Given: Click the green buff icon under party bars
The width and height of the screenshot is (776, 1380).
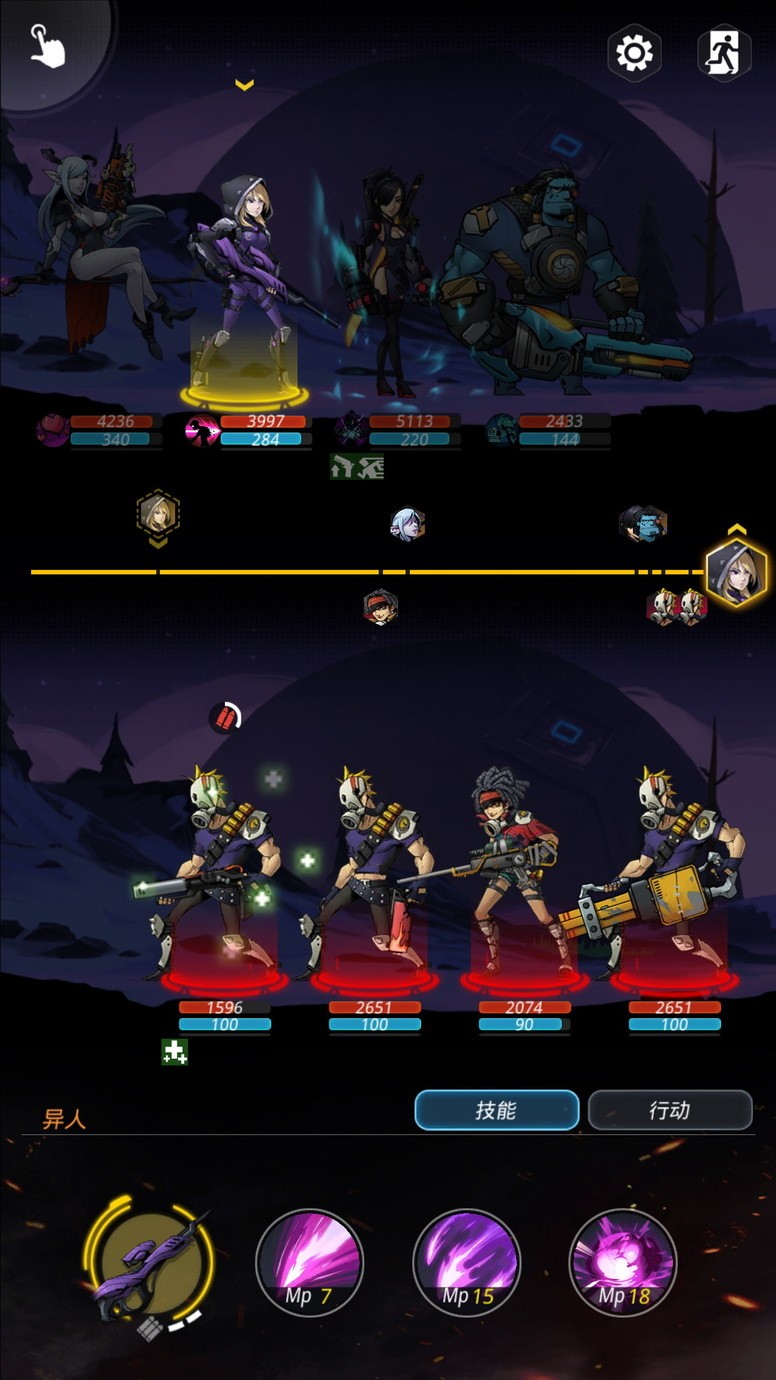Looking at the screenshot, I should point(357,466).
